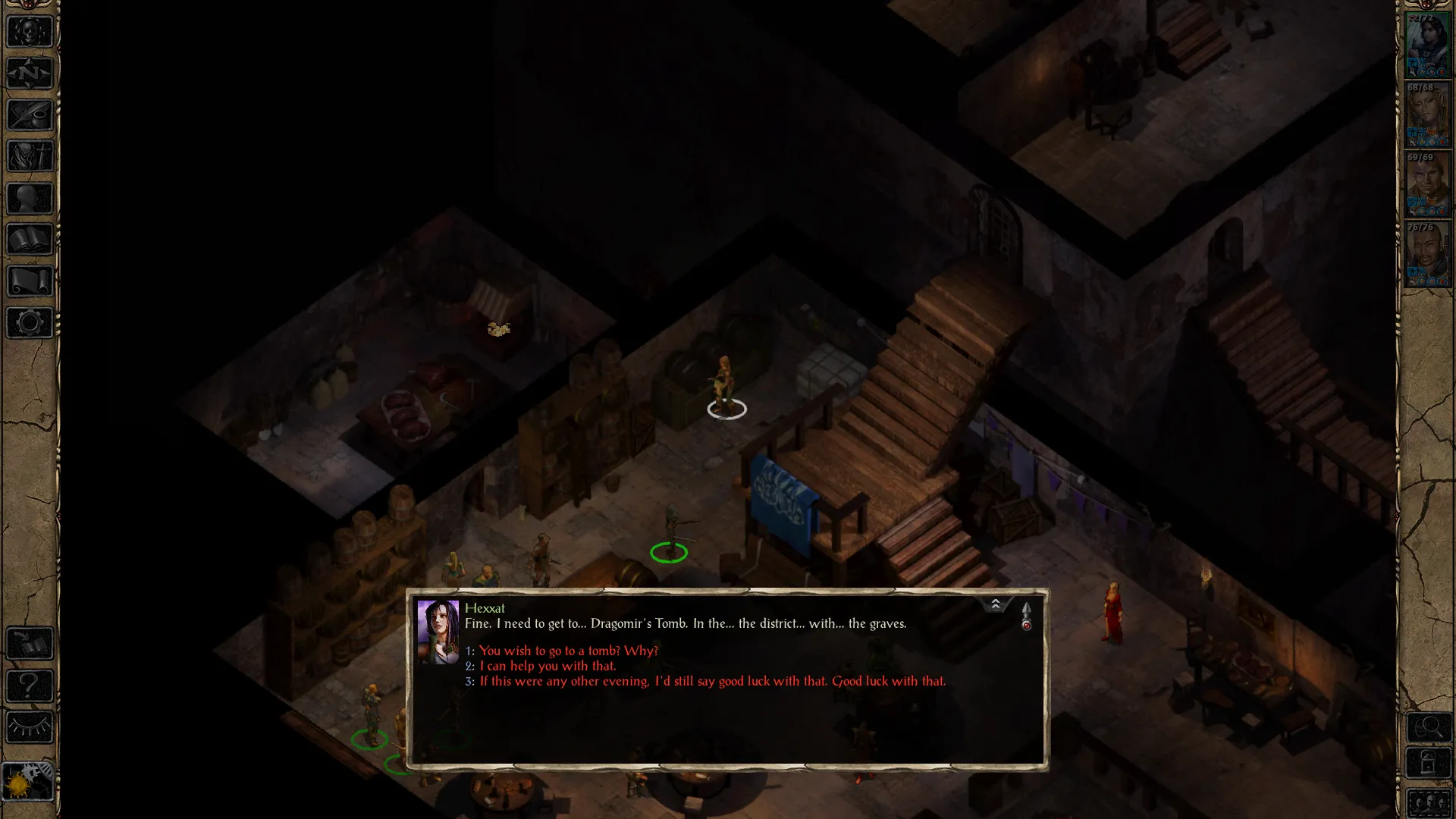Click the quick save book-and-arrow button
This screenshot has width=1456, height=819.
point(30,645)
